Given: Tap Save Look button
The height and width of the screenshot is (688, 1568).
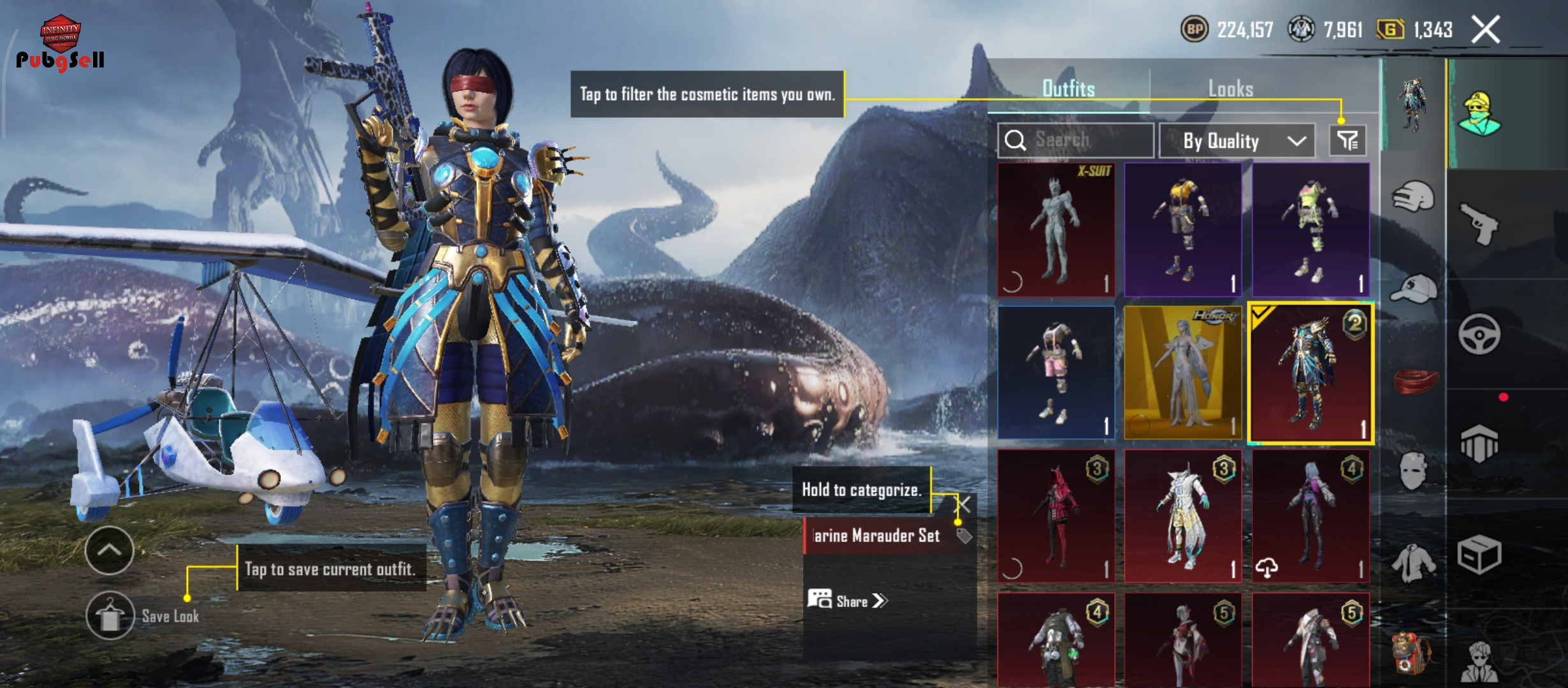Looking at the screenshot, I should click(x=111, y=616).
